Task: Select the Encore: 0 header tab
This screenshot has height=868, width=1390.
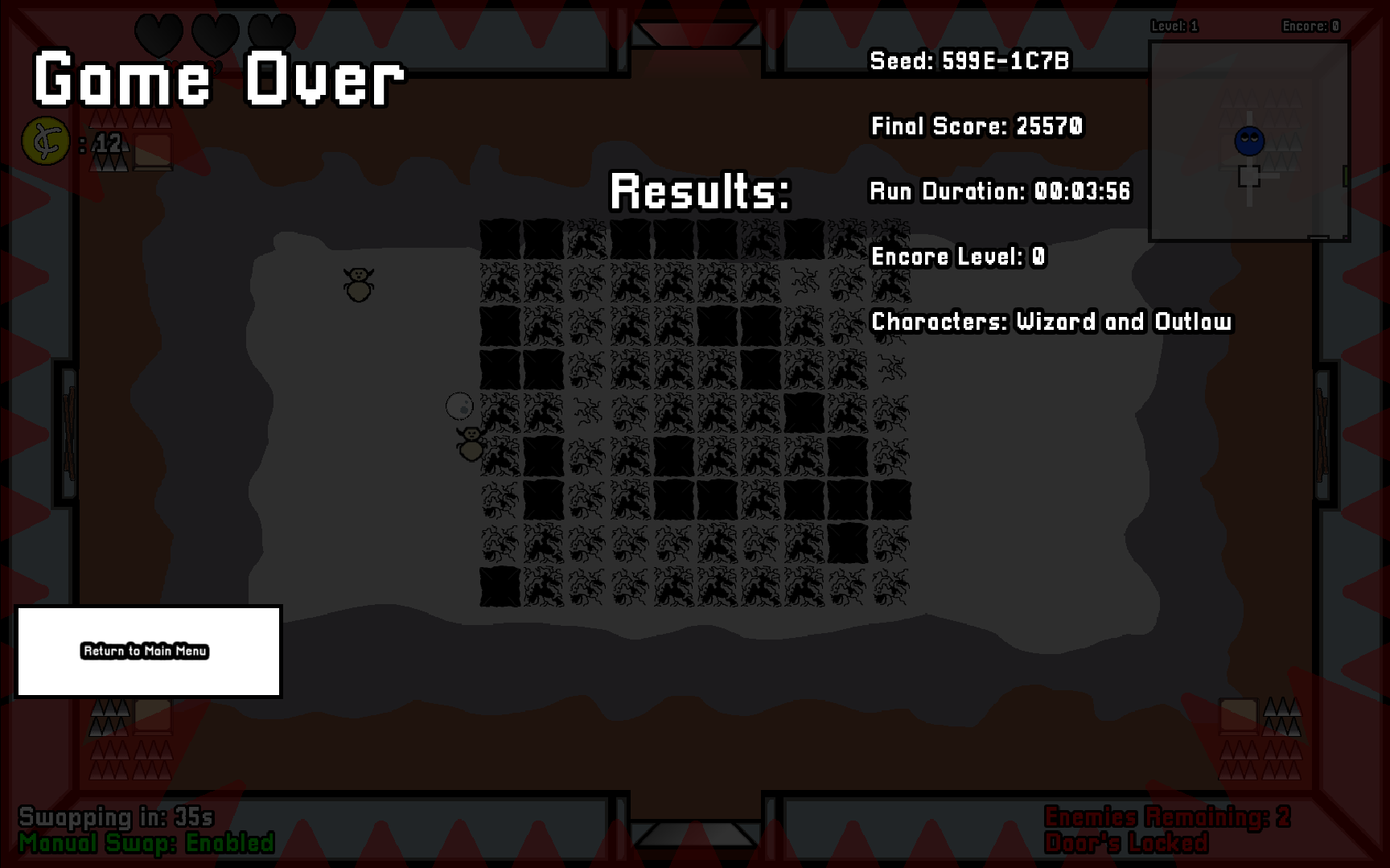Action: (x=1310, y=25)
